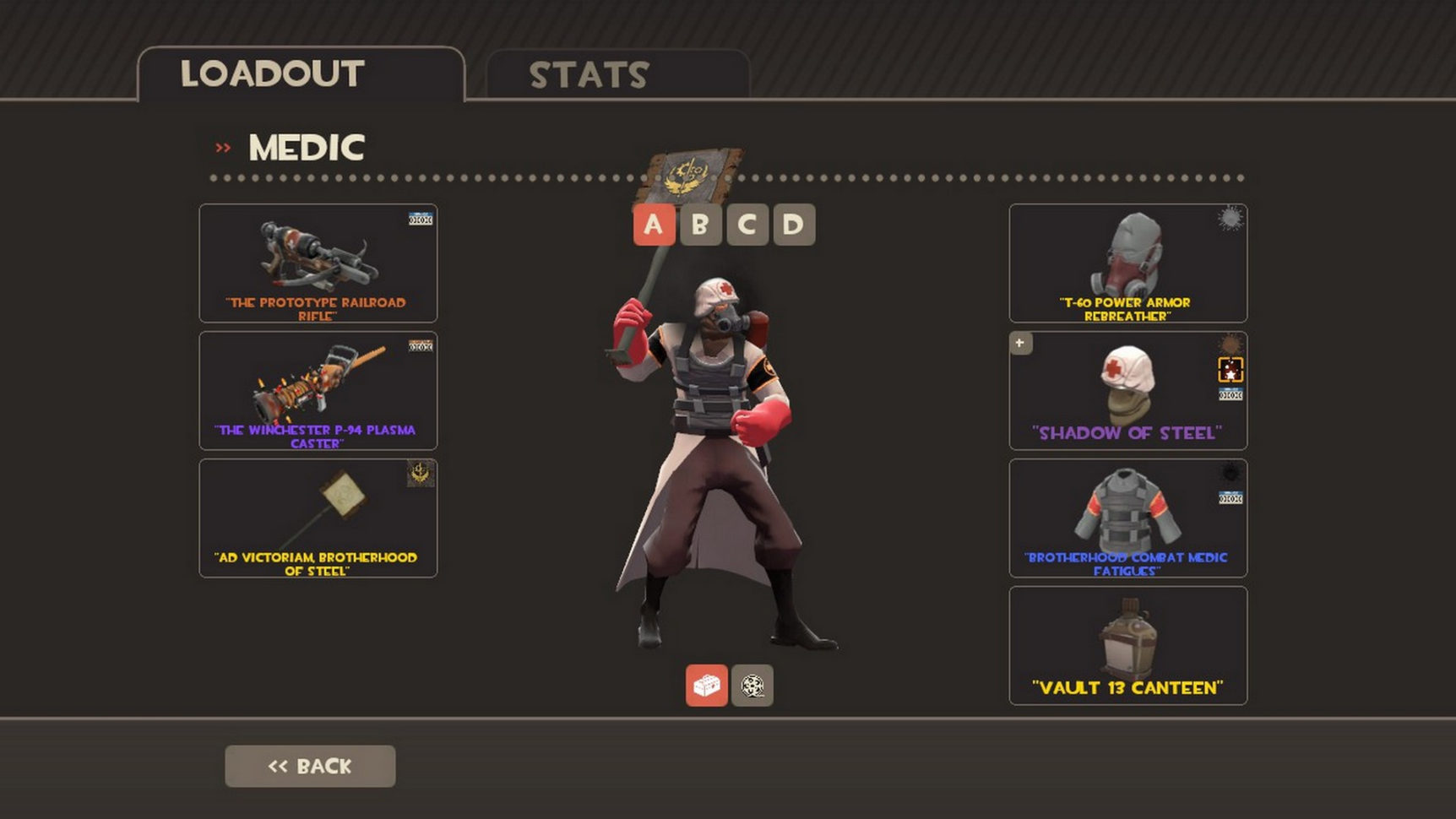Choose the Shadow of Steel cosmetic slot

coord(1127,390)
